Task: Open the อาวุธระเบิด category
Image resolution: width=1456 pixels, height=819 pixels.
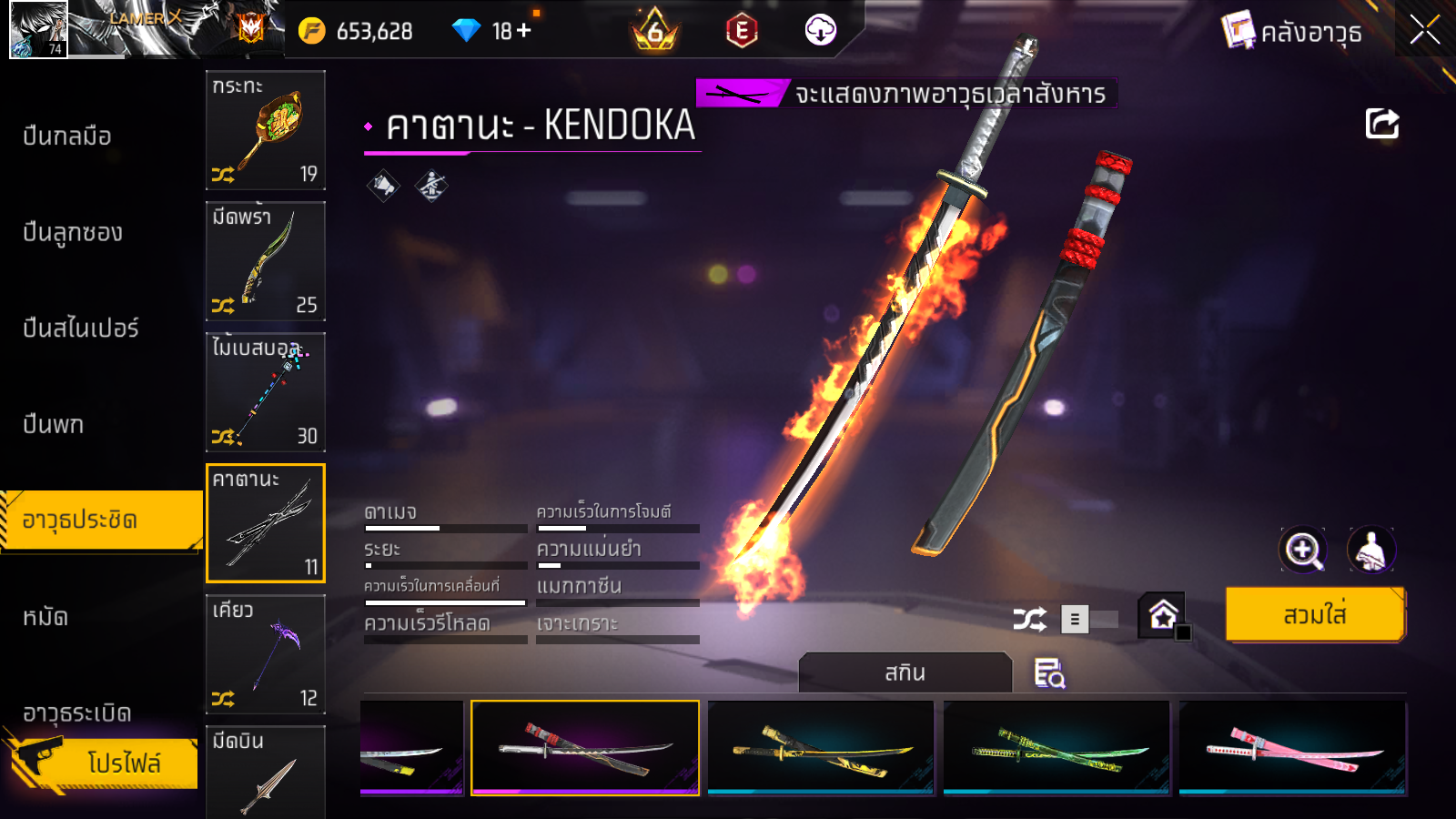Action: 76,713
